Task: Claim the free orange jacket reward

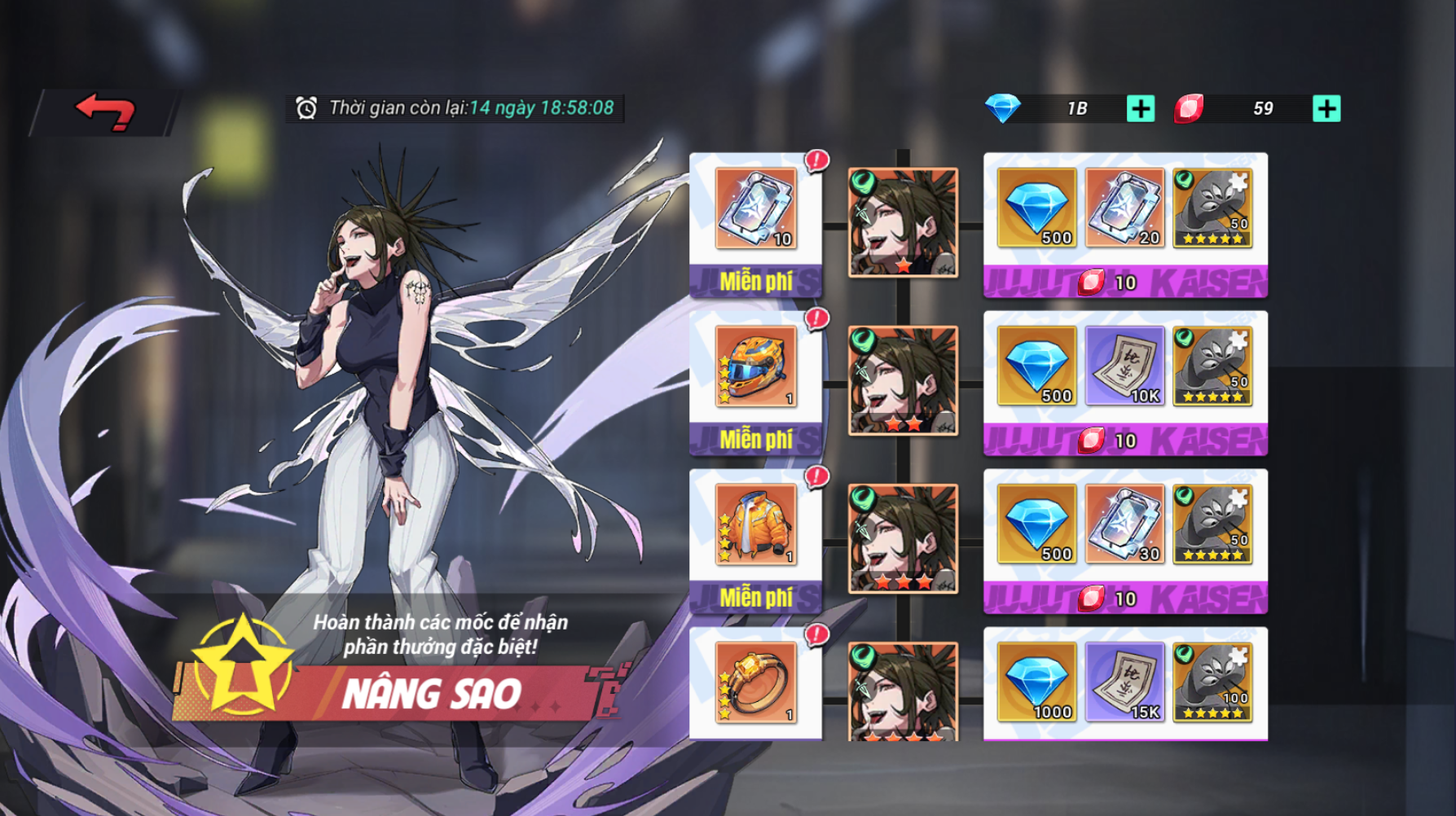Action: 755,598
